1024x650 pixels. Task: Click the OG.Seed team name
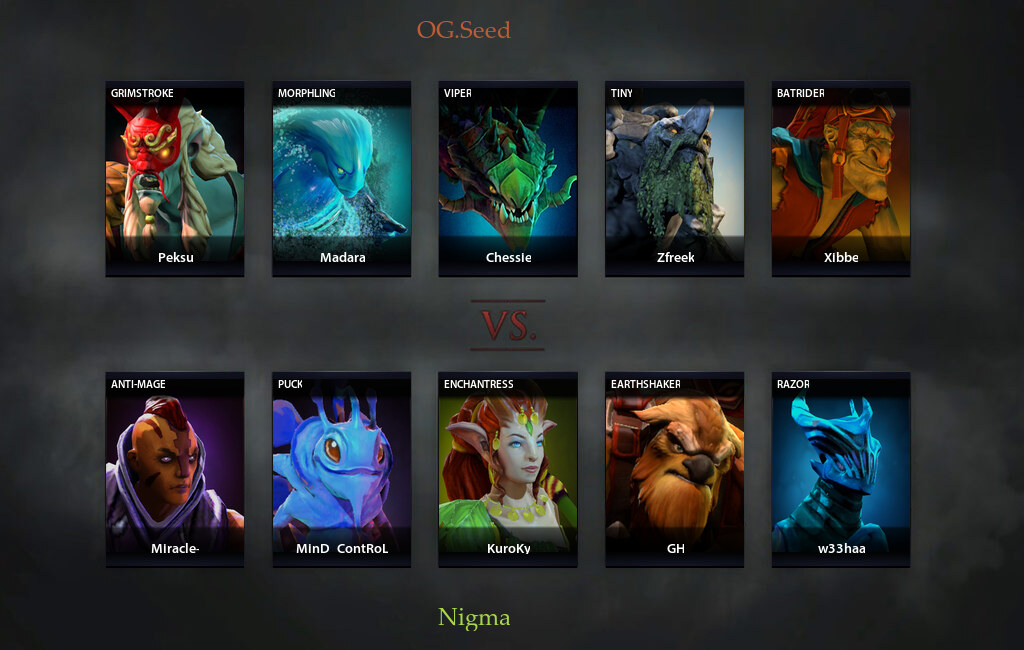463,30
